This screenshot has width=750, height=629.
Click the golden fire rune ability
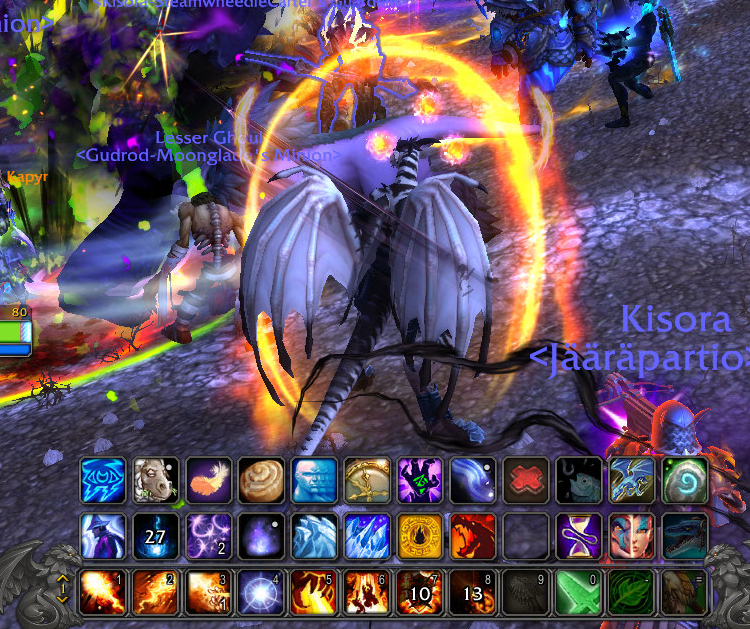[418, 535]
